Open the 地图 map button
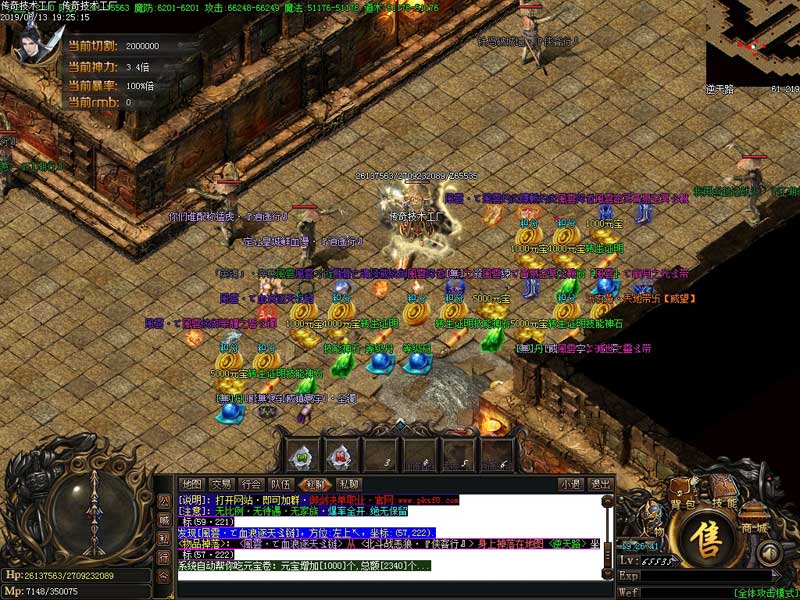The image size is (800, 600). pos(192,484)
